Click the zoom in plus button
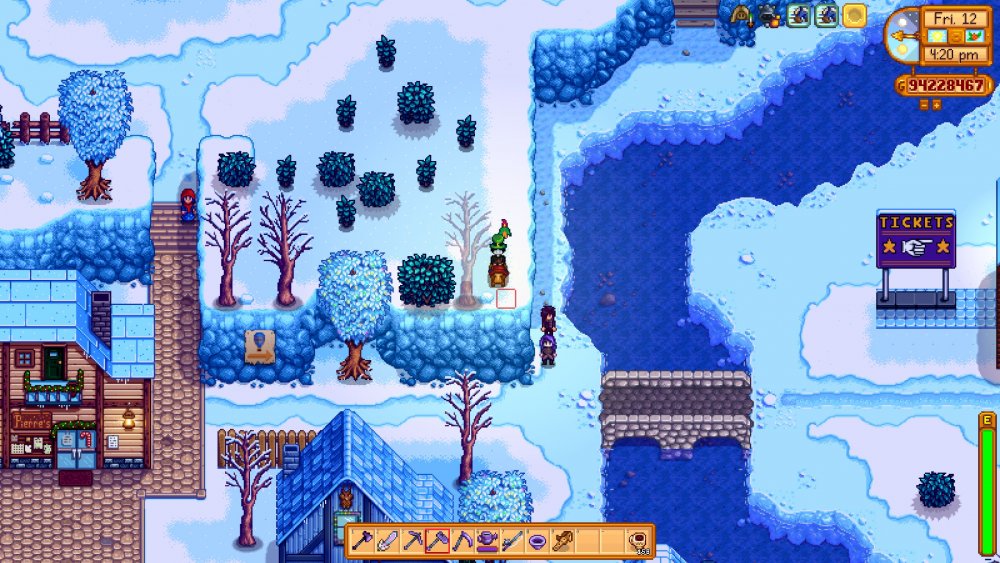 tap(935, 104)
